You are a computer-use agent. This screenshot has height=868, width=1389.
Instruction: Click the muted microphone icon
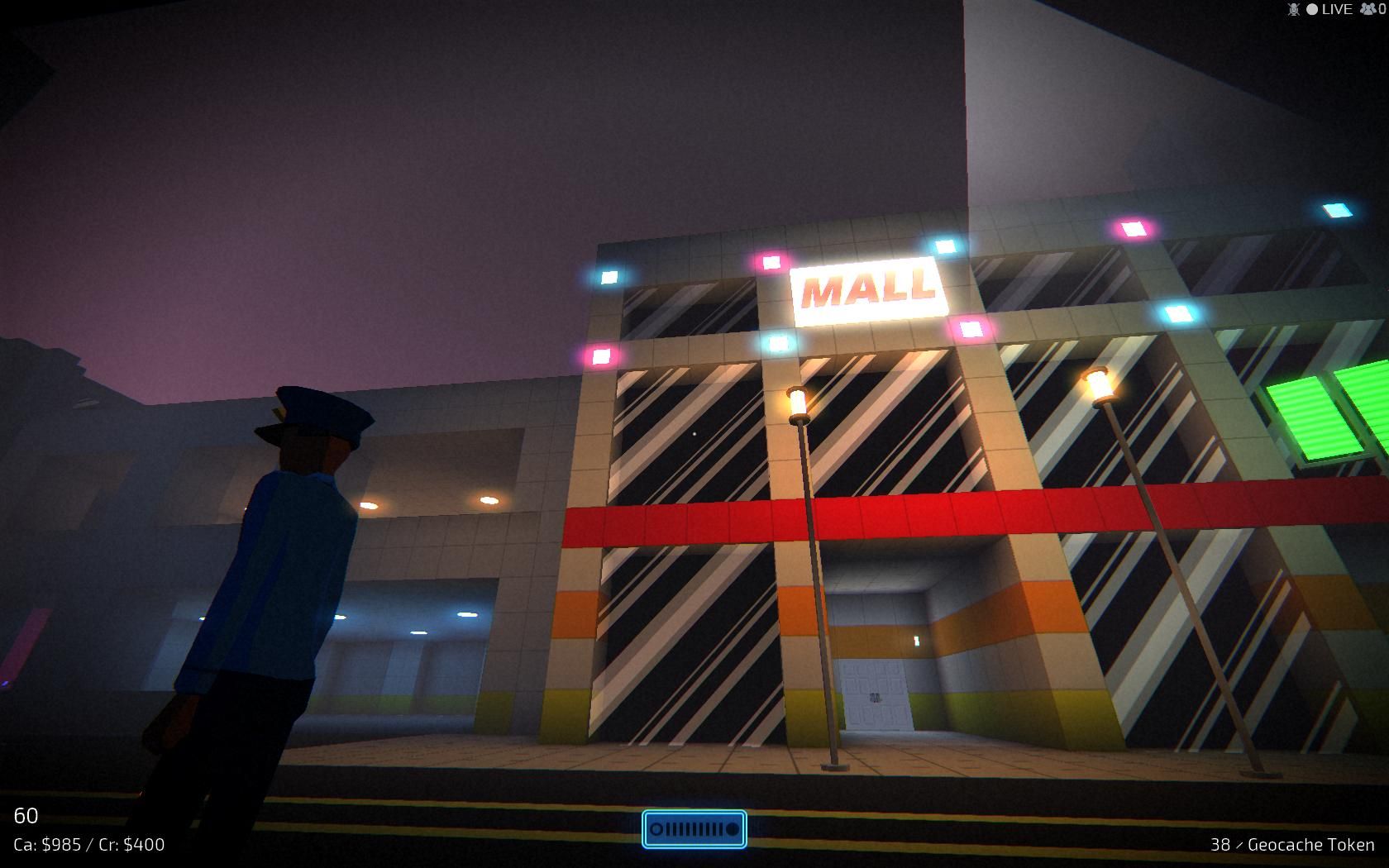(1293, 9)
